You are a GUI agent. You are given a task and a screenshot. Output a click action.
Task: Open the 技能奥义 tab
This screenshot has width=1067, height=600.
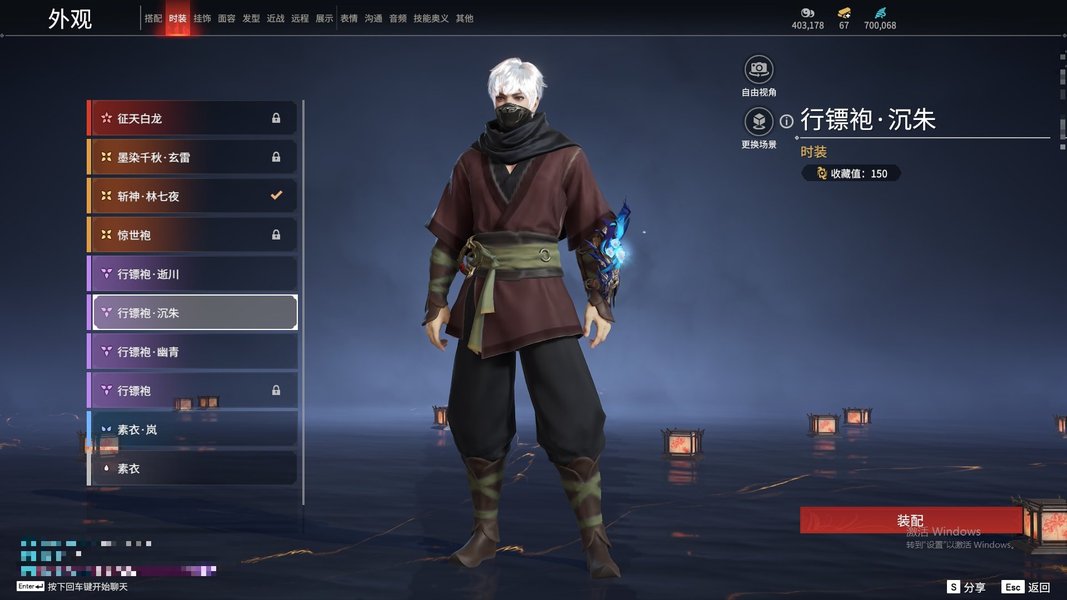point(431,18)
